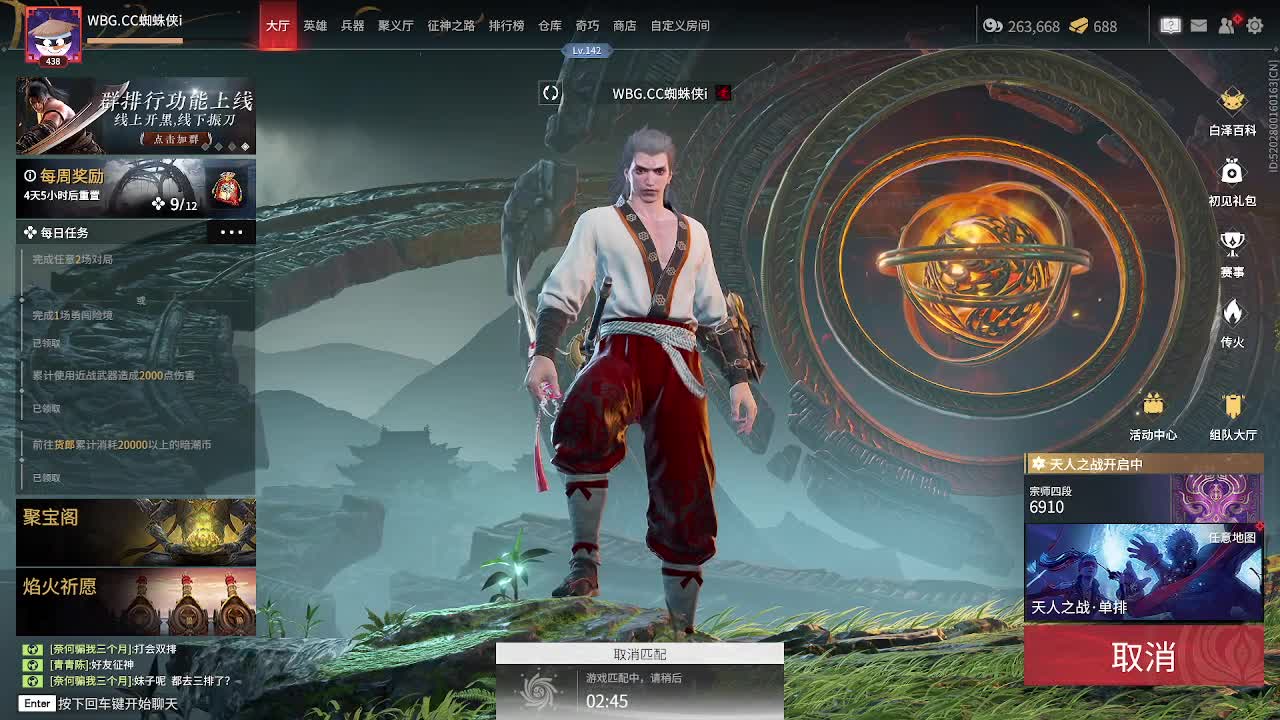Screen dimensions: 1280x720
Task: Click the player avatar portrait
Action: tap(52, 36)
